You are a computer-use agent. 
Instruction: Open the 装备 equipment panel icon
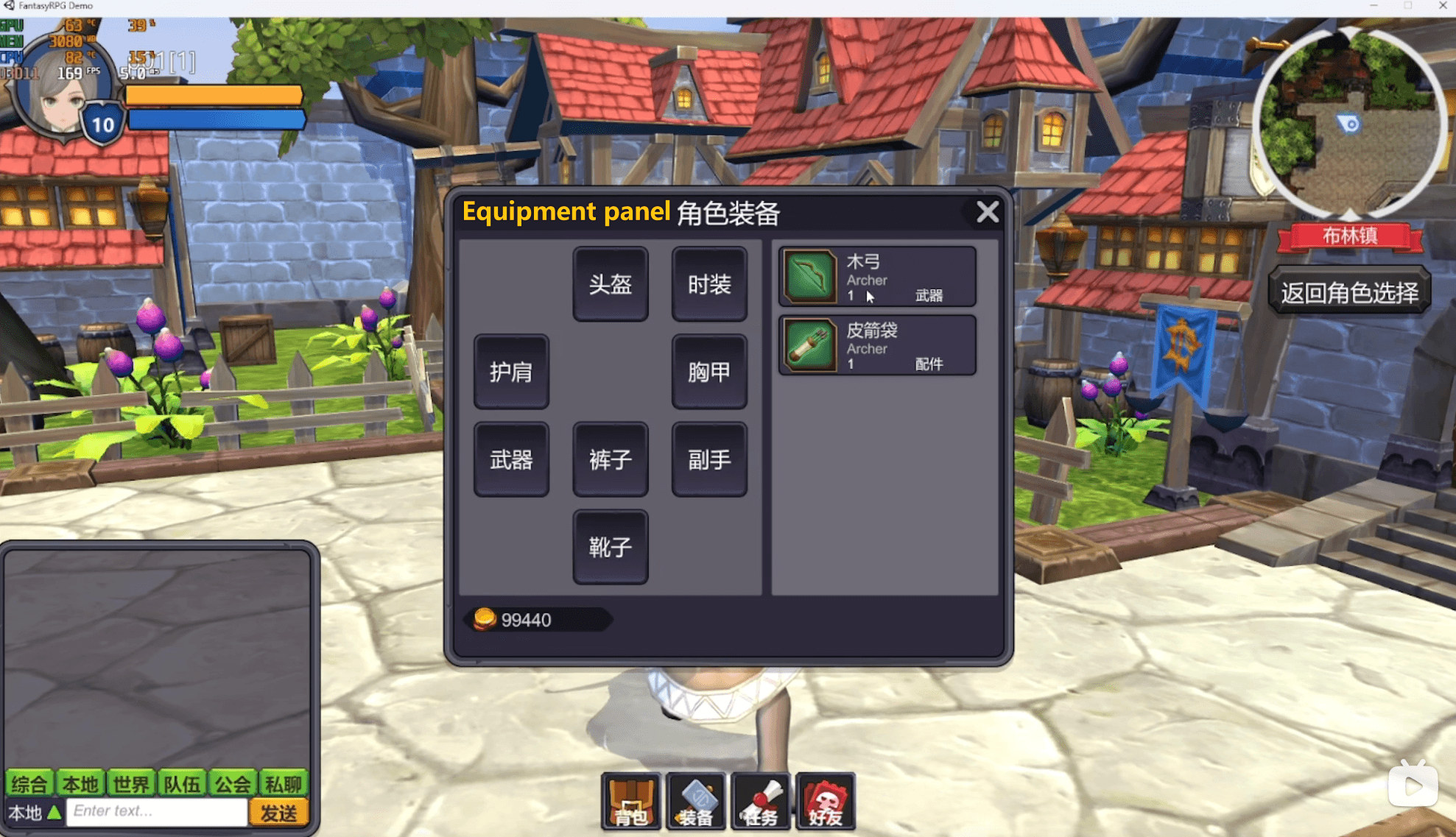pyautogui.click(x=695, y=802)
